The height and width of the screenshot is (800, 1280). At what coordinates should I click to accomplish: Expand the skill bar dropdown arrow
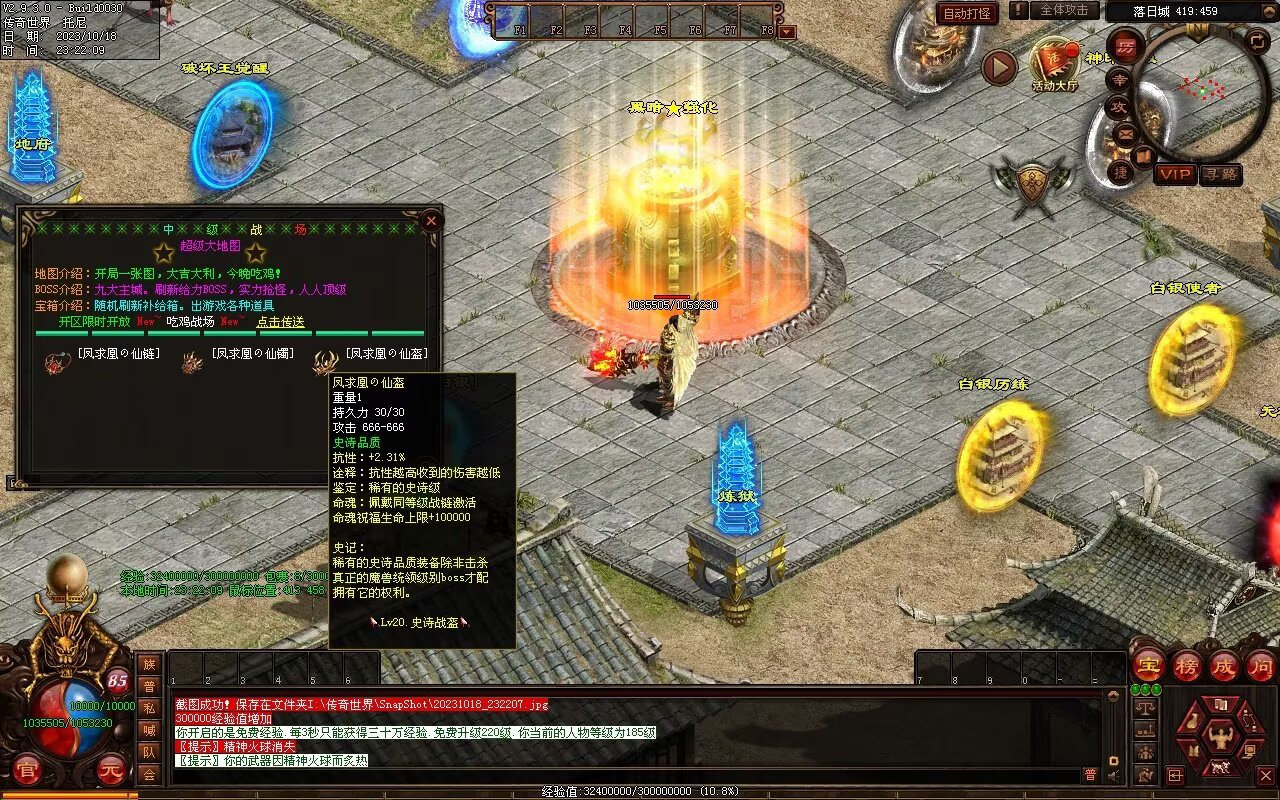coord(787,32)
